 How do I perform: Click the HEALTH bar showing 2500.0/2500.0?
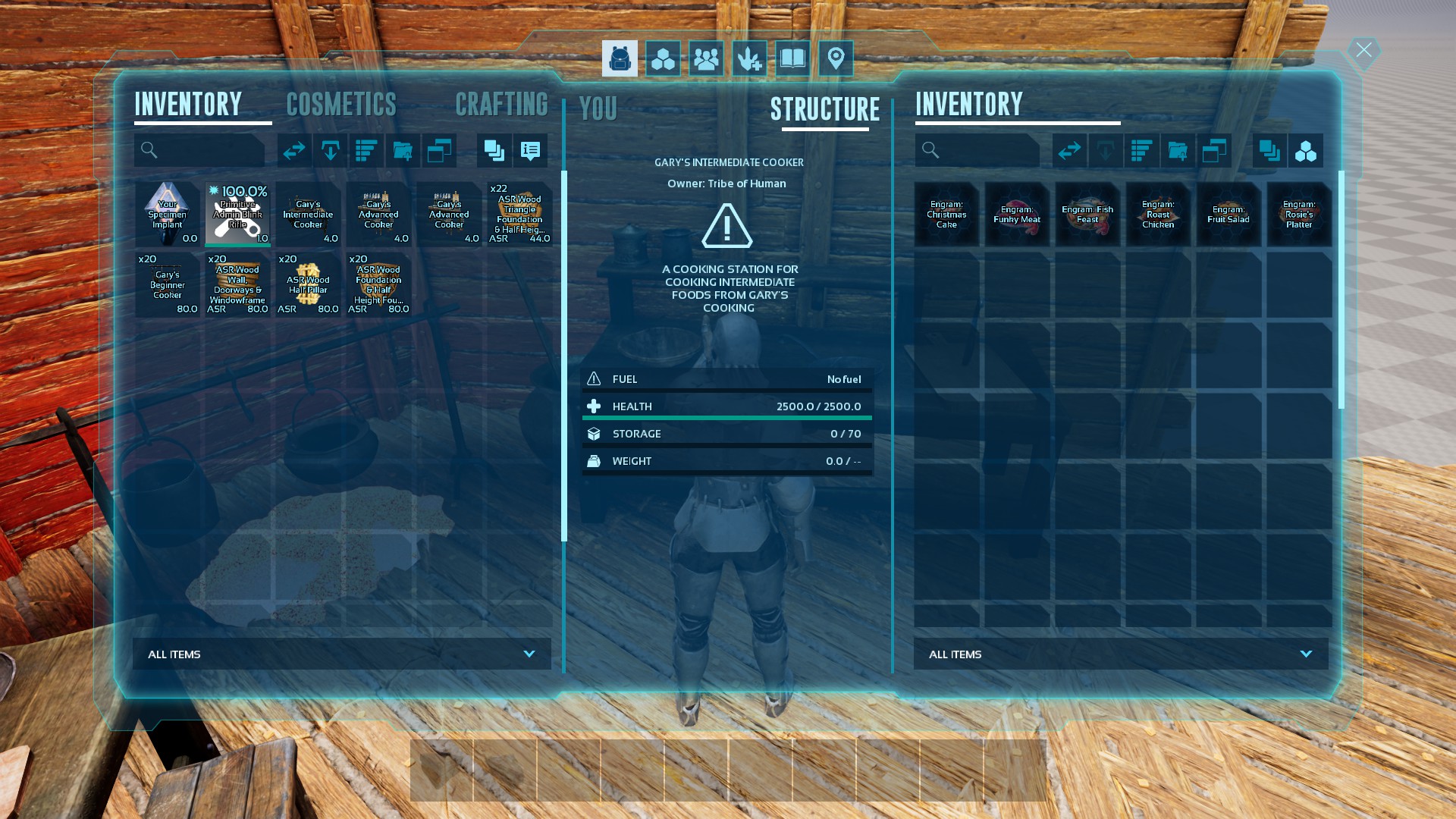pyautogui.click(x=726, y=406)
